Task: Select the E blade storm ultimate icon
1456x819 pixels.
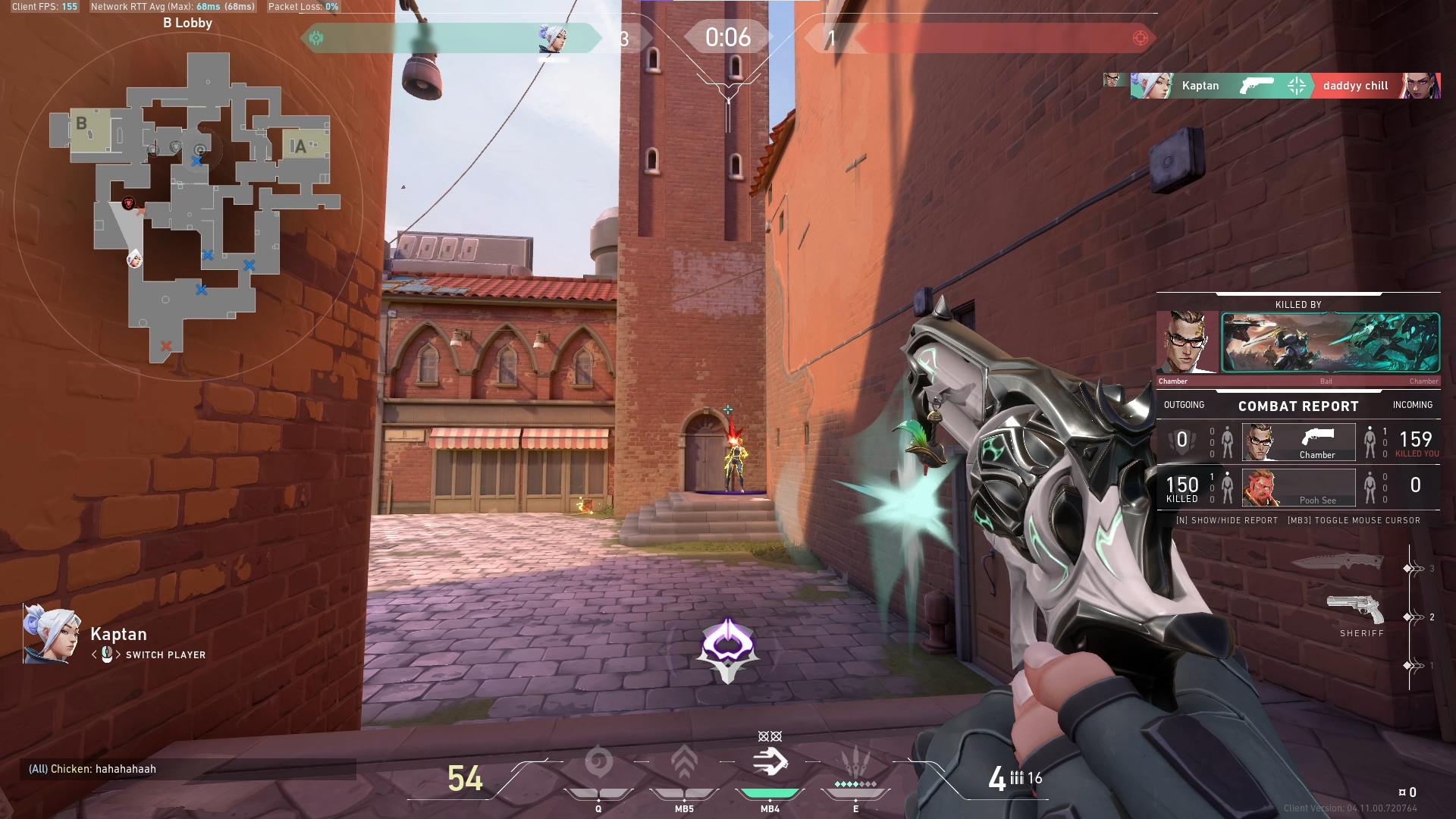Action: coord(855,763)
